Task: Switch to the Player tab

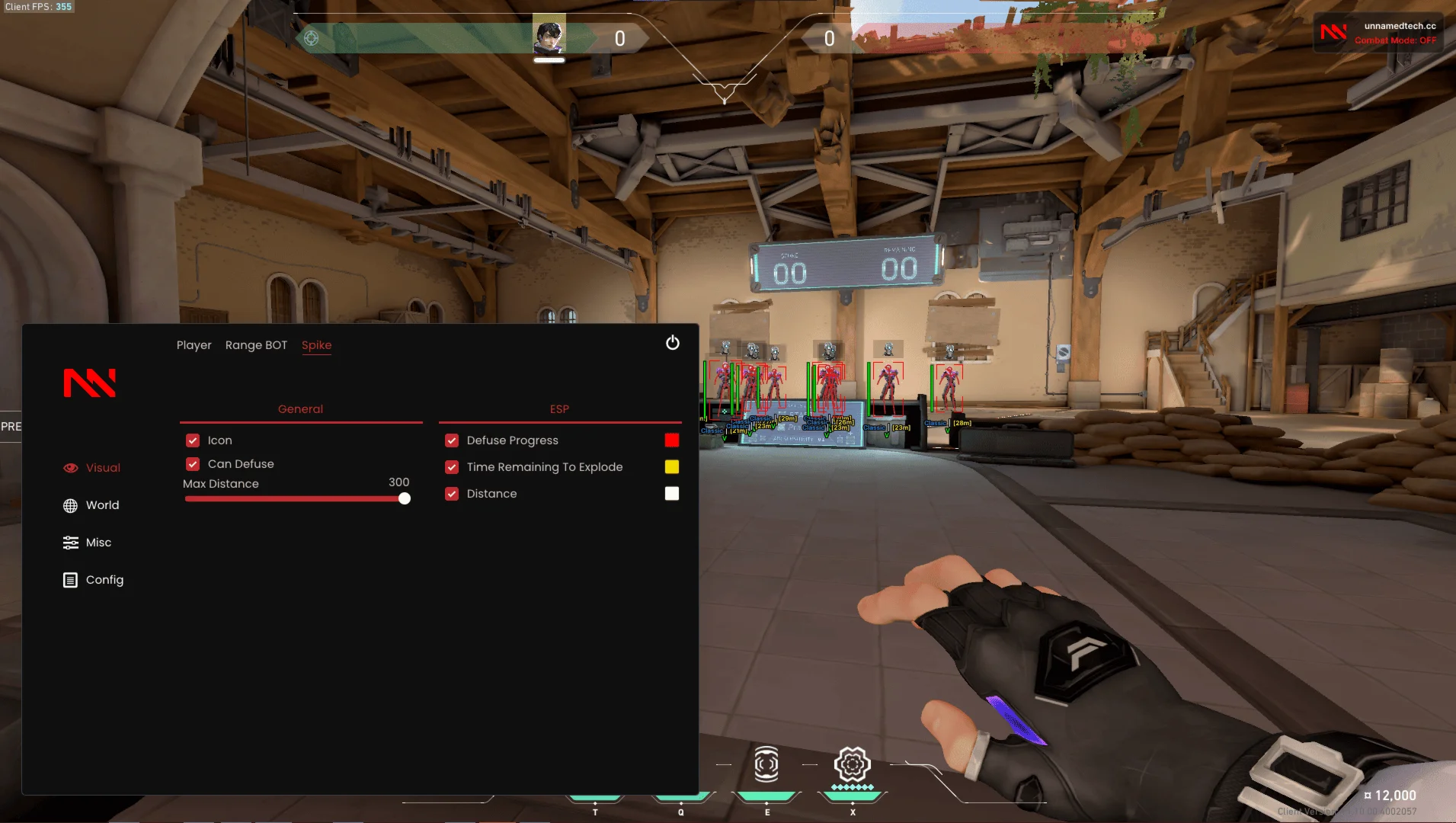Action: (194, 345)
